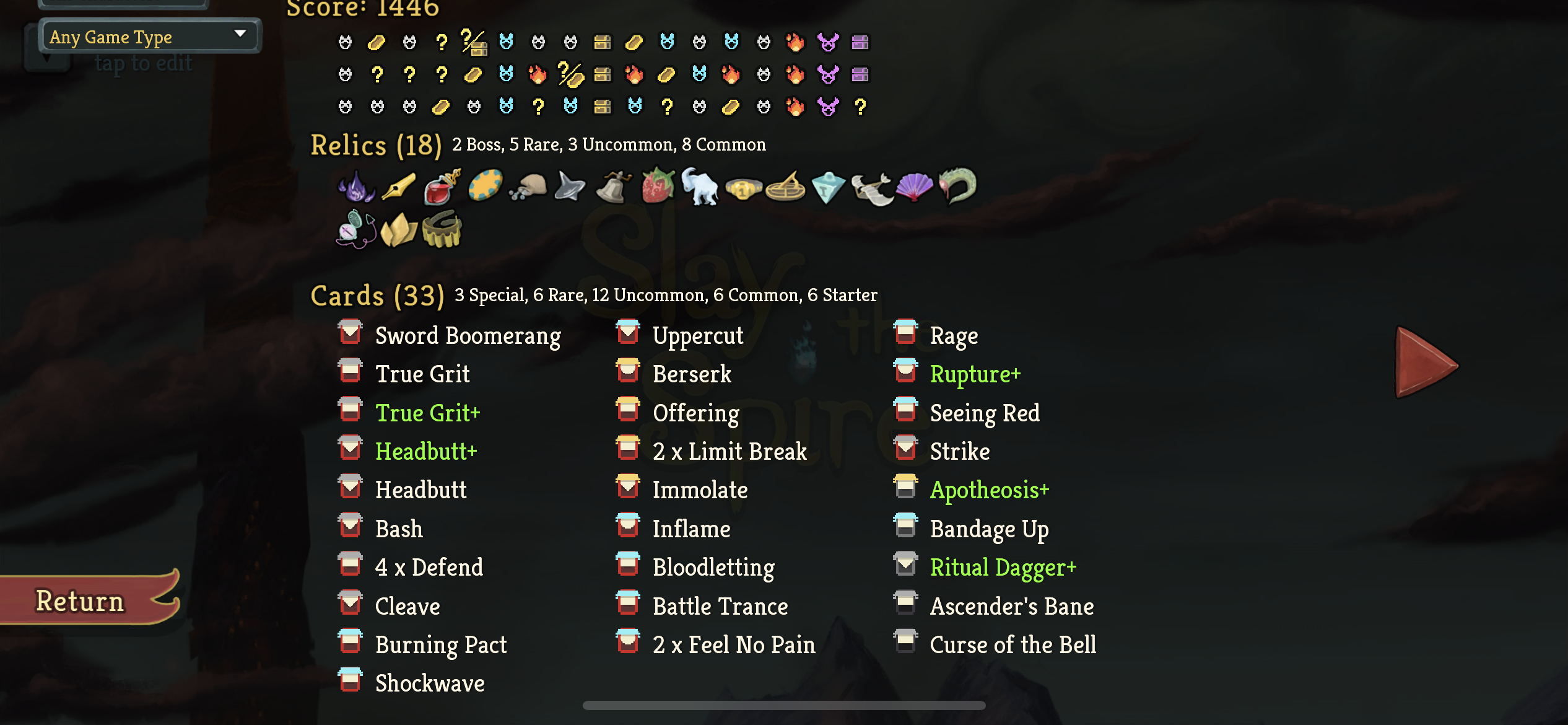Click a campfire icon in the map path
The height and width of the screenshot is (725, 1568).
tap(795, 42)
